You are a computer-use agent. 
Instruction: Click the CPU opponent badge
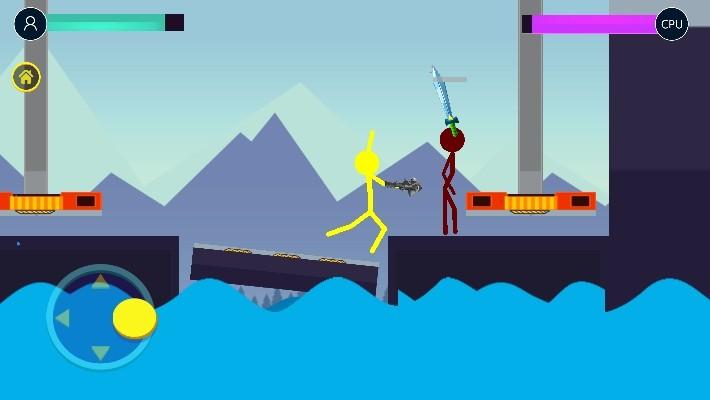[x=672, y=24]
